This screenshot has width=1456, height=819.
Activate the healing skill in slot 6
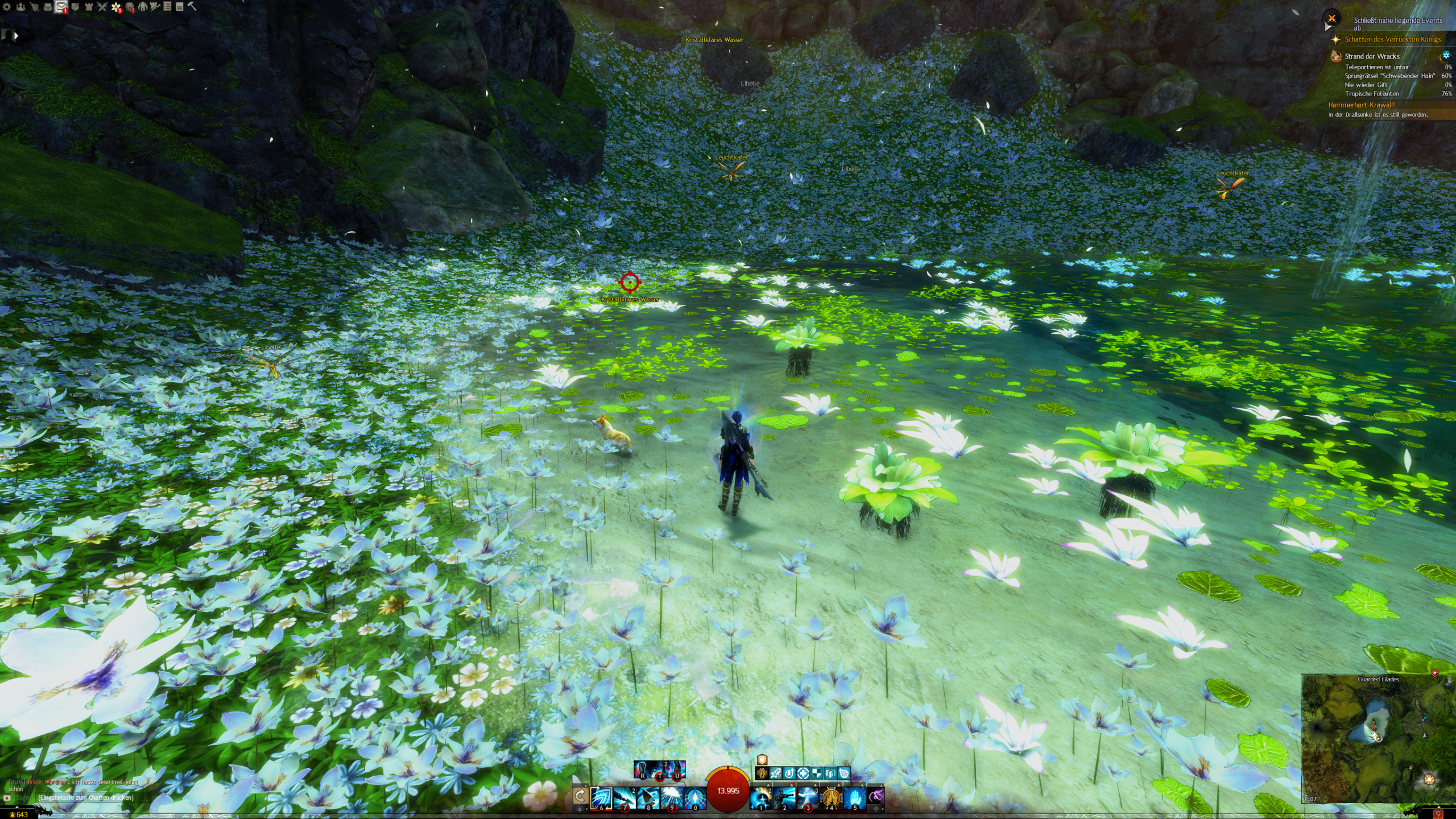pos(601,798)
